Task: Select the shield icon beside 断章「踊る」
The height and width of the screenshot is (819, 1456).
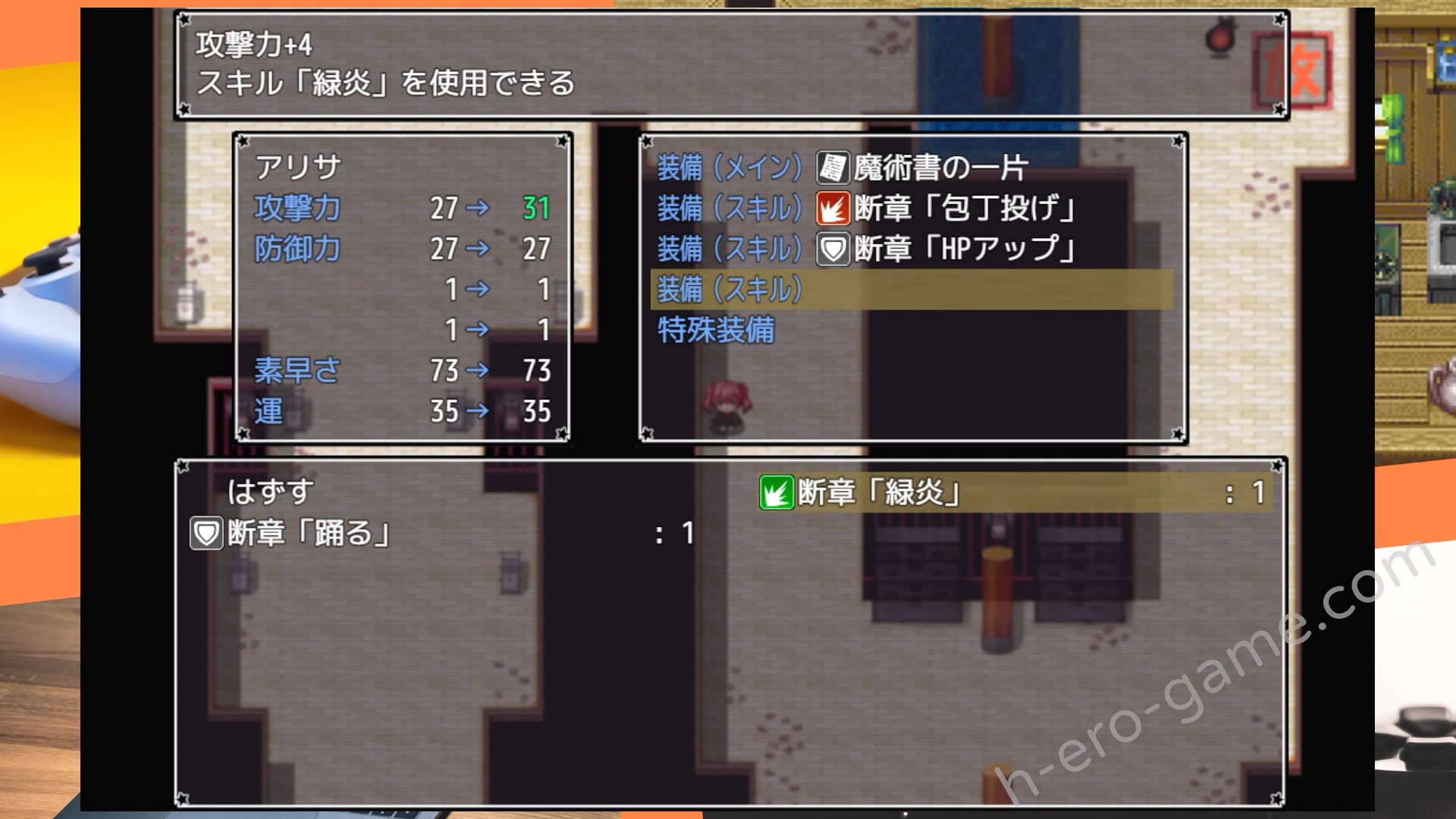Action: point(202,532)
